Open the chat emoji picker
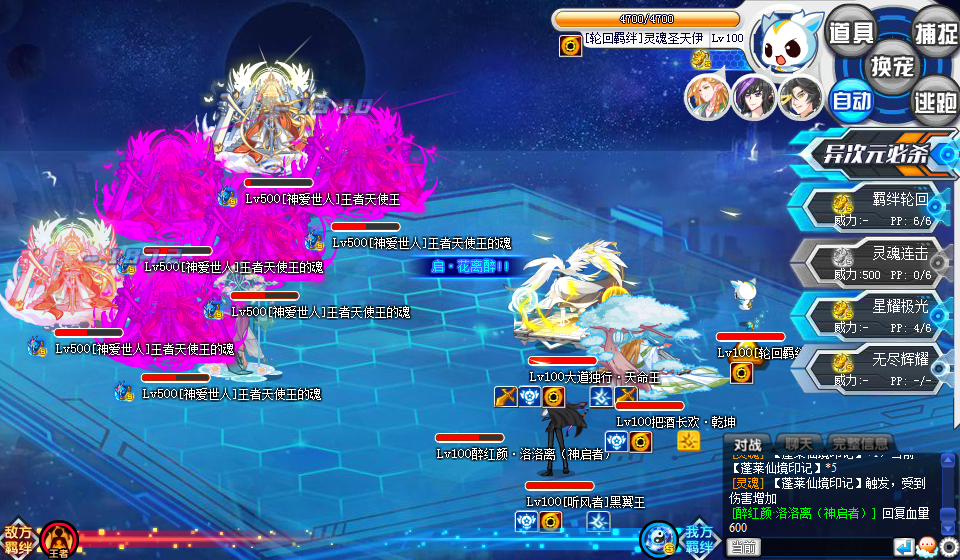960x560 pixels. click(926, 547)
